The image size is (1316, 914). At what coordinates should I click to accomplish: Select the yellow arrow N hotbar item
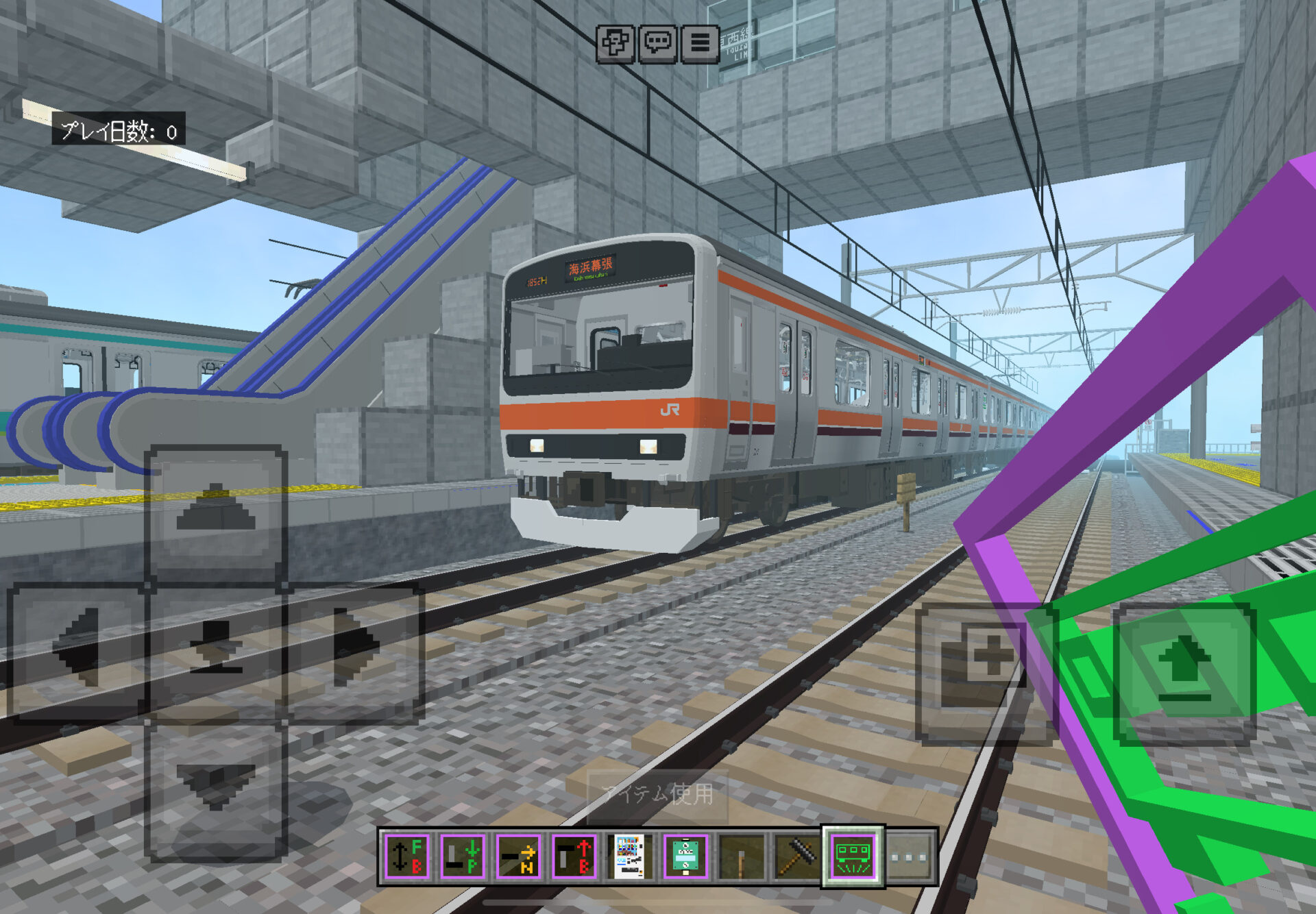click(x=518, y=856)
